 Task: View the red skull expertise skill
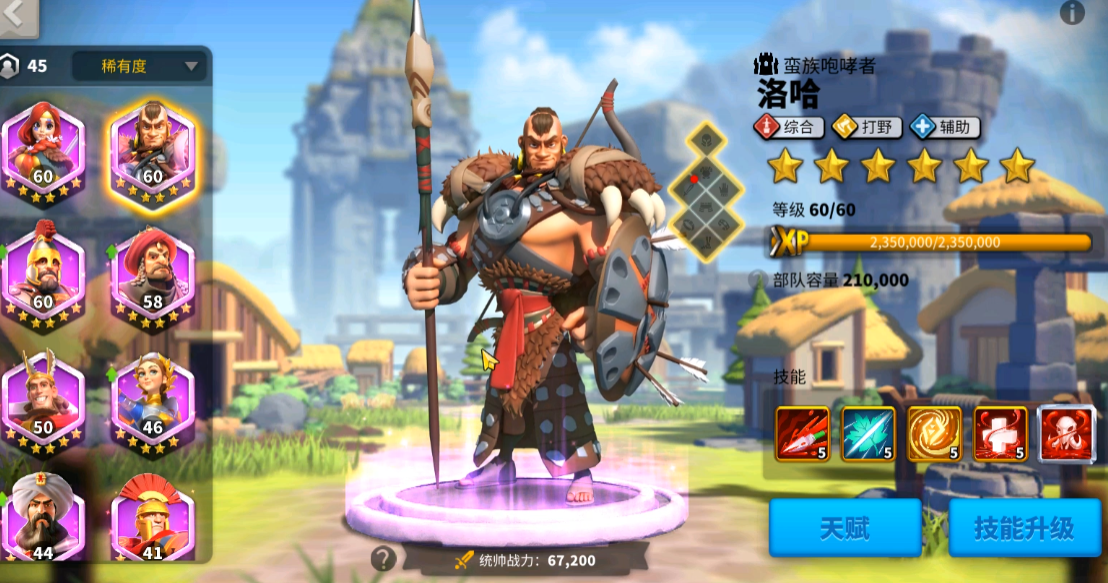point(1066,433)
